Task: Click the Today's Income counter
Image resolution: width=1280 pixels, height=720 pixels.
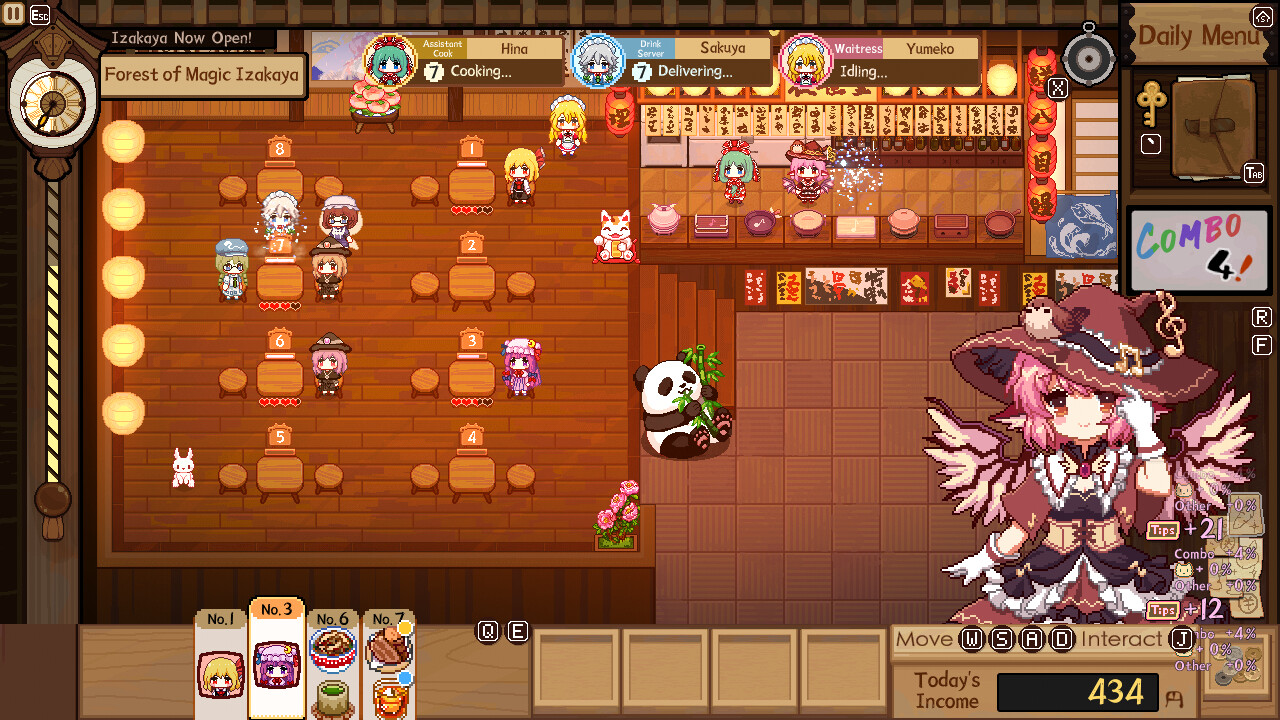Action: click(1078, 691)
